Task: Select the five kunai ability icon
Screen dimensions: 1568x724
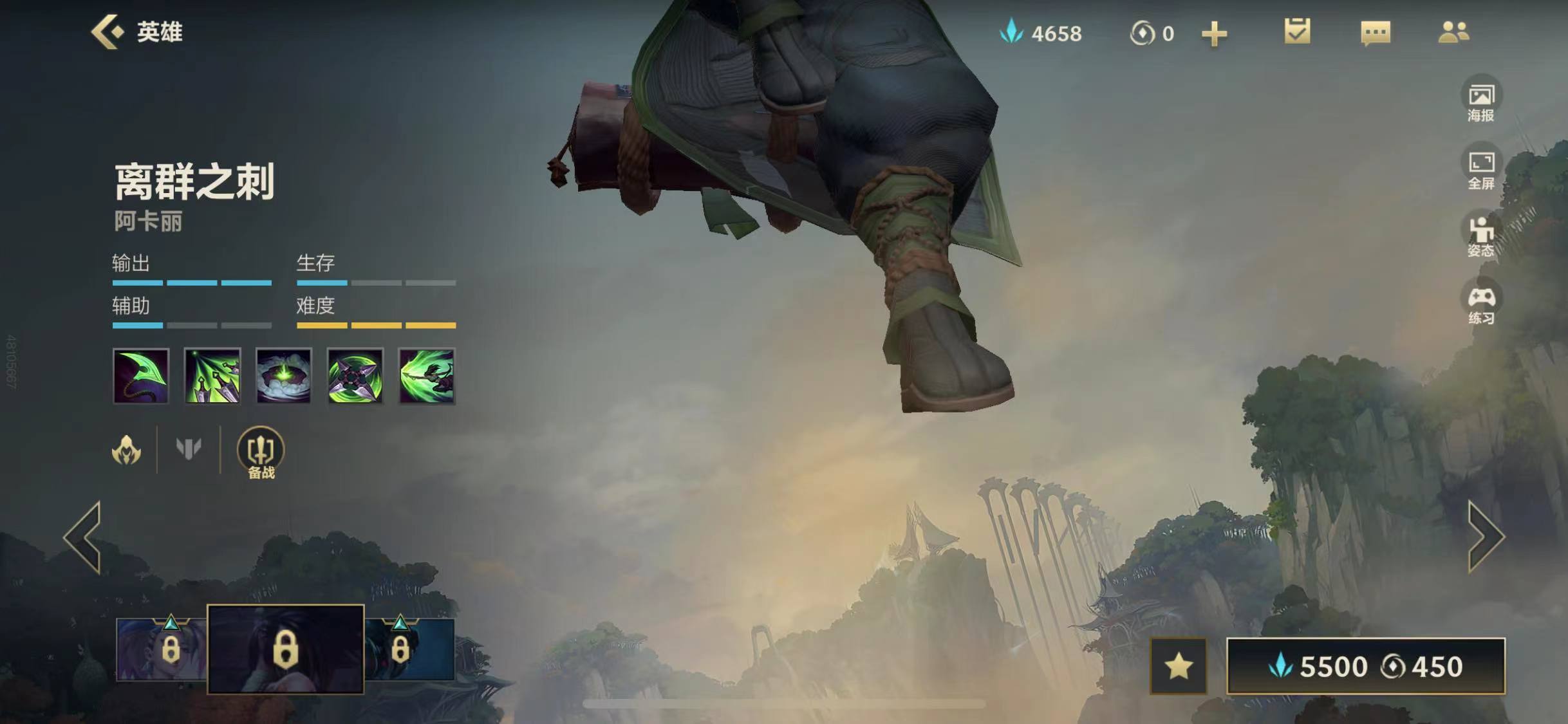Action: [x=212, y=376]
